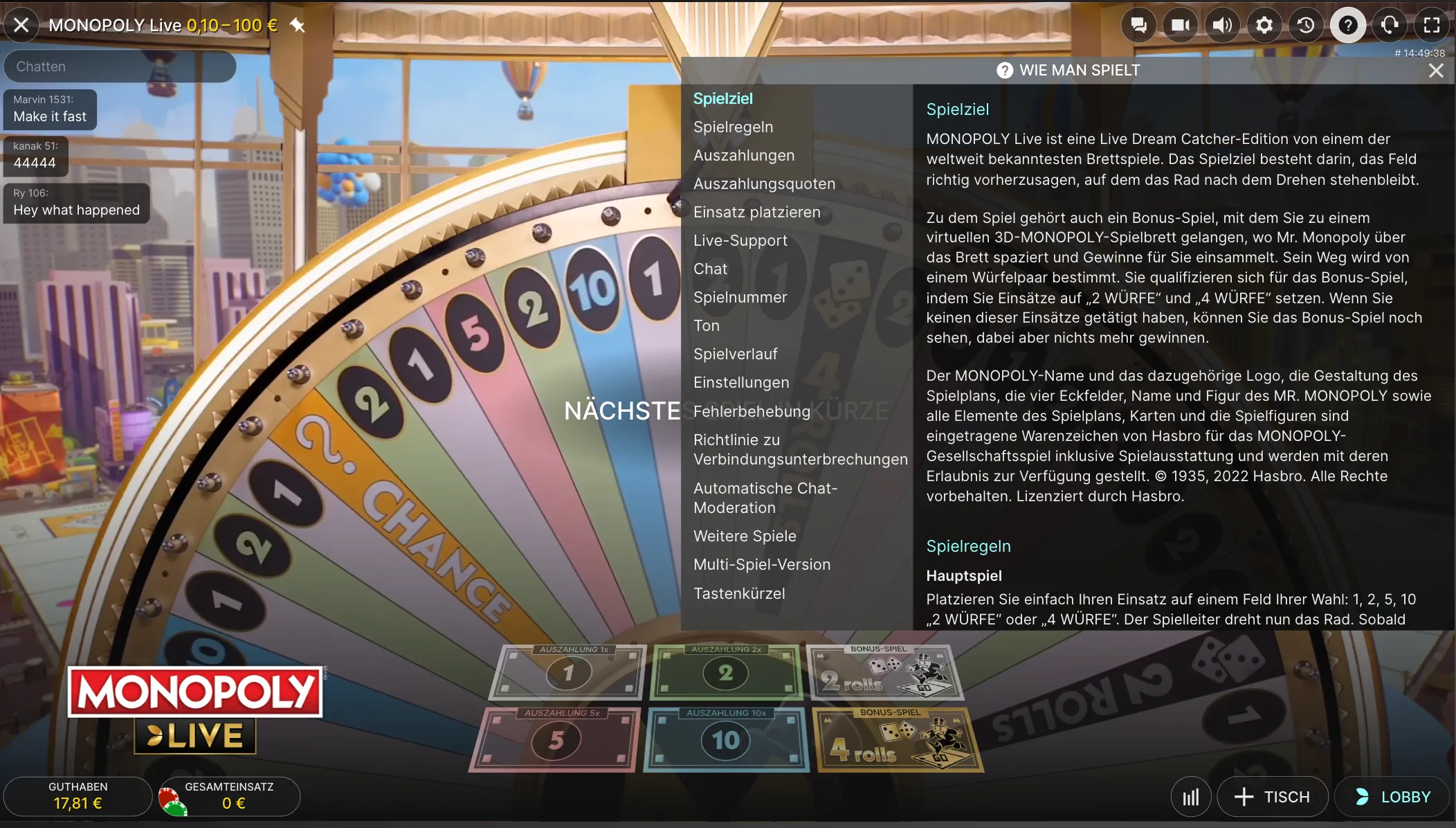Toggle the chat panel visibility
The image size is (1456, 828).
tap(1138, 24)
